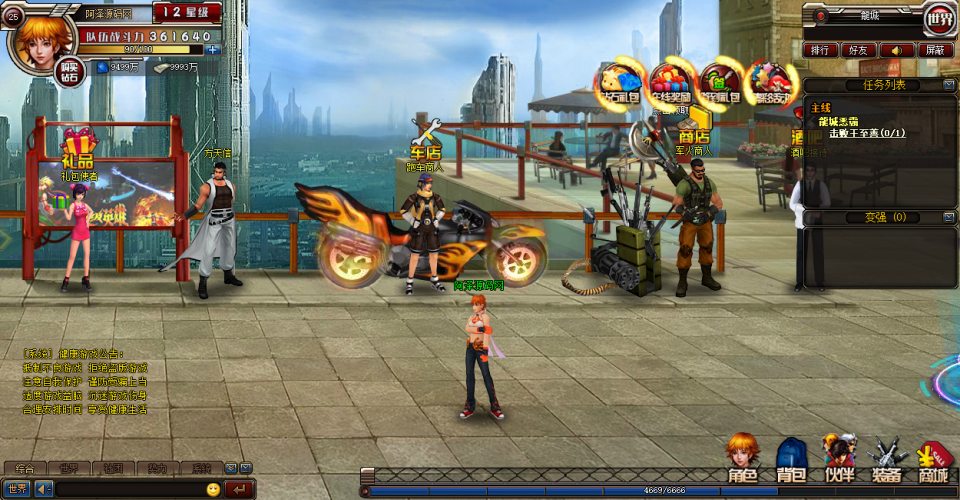Open the player portrait avatar

[40, 43]
